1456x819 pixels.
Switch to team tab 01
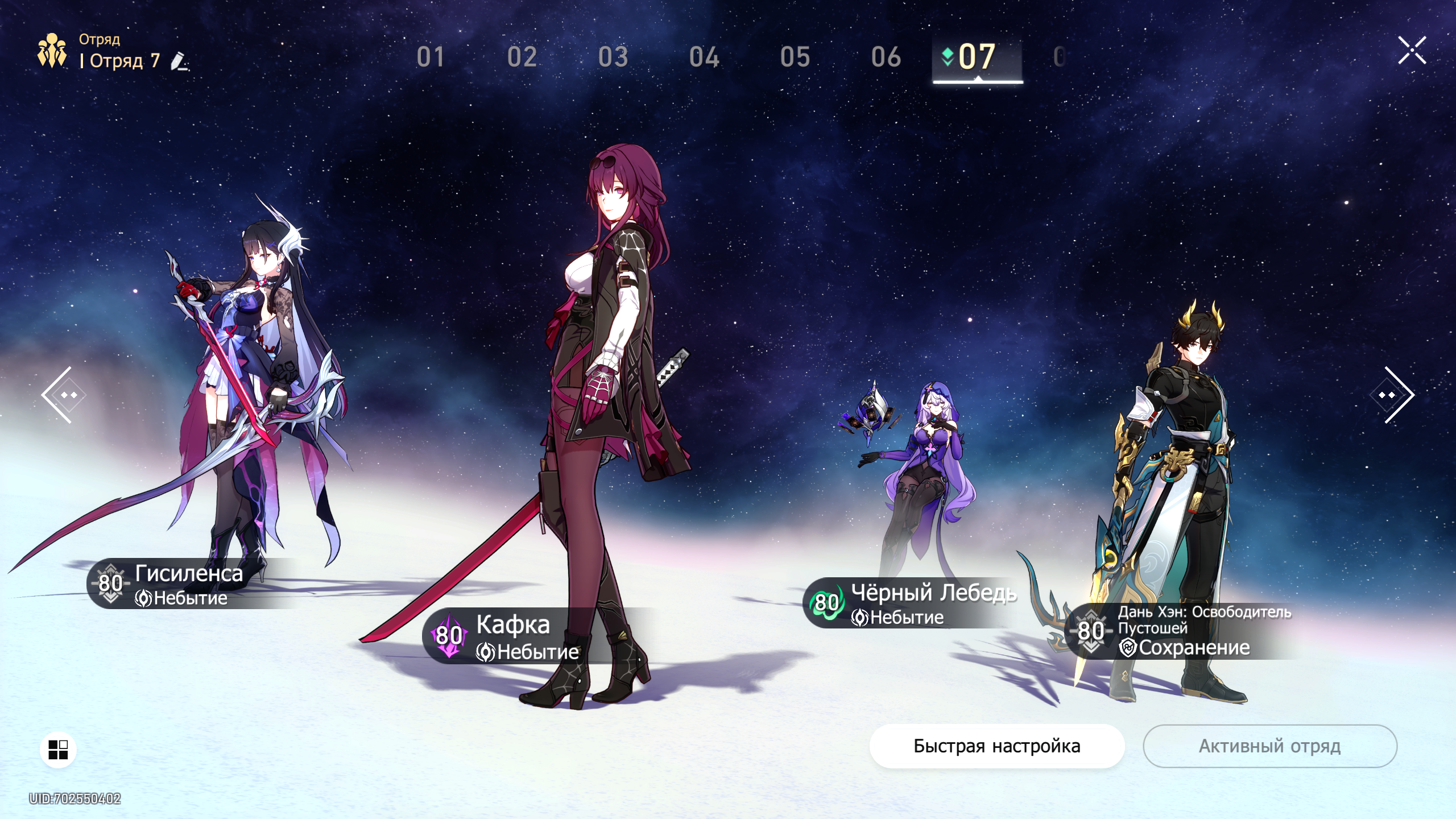point(431,57)
